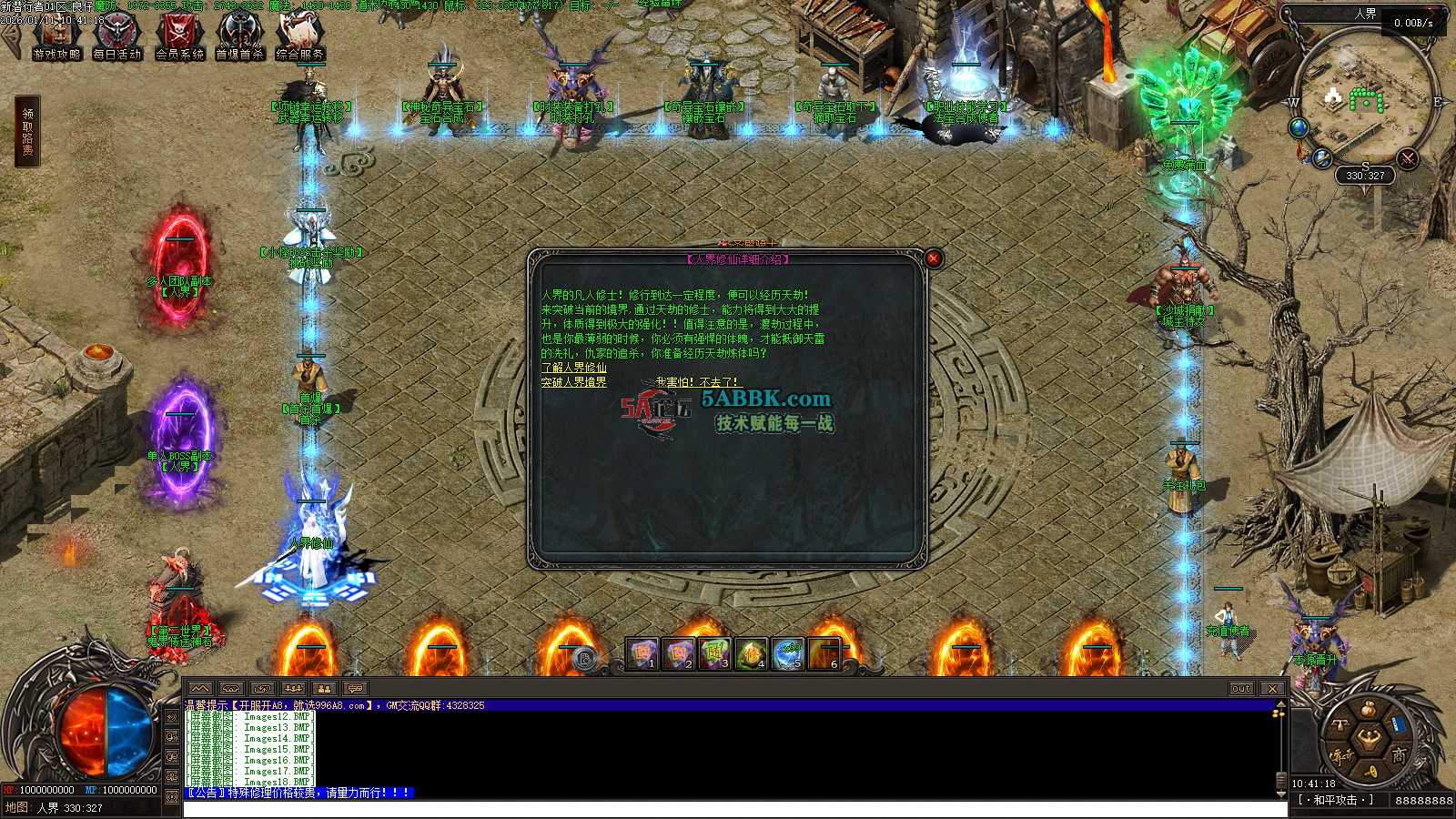Screen dimensions: 1456x819
Task: Use the green item in hotbar slot 3
Action: [x=715, y=653]
